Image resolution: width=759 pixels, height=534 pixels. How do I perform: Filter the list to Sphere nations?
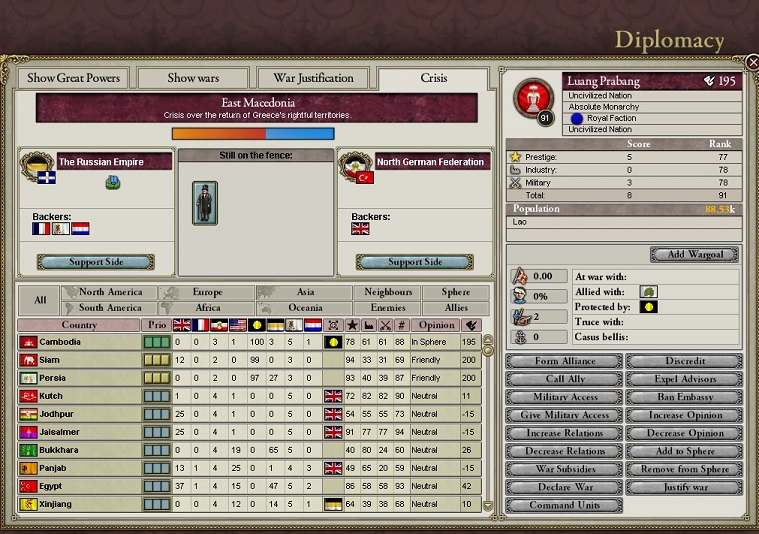coord(456,292)
